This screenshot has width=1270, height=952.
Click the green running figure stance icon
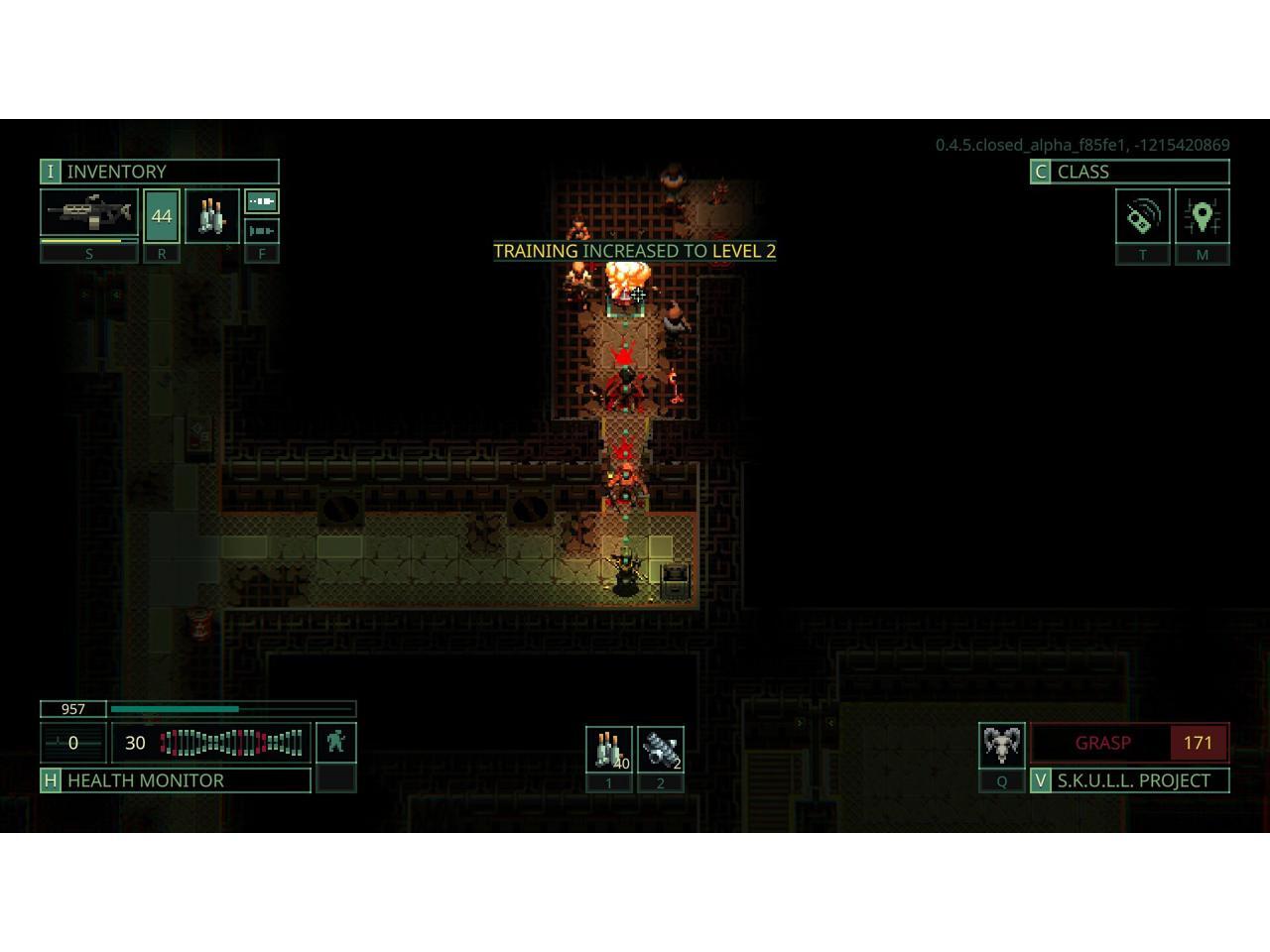(335, 742)
